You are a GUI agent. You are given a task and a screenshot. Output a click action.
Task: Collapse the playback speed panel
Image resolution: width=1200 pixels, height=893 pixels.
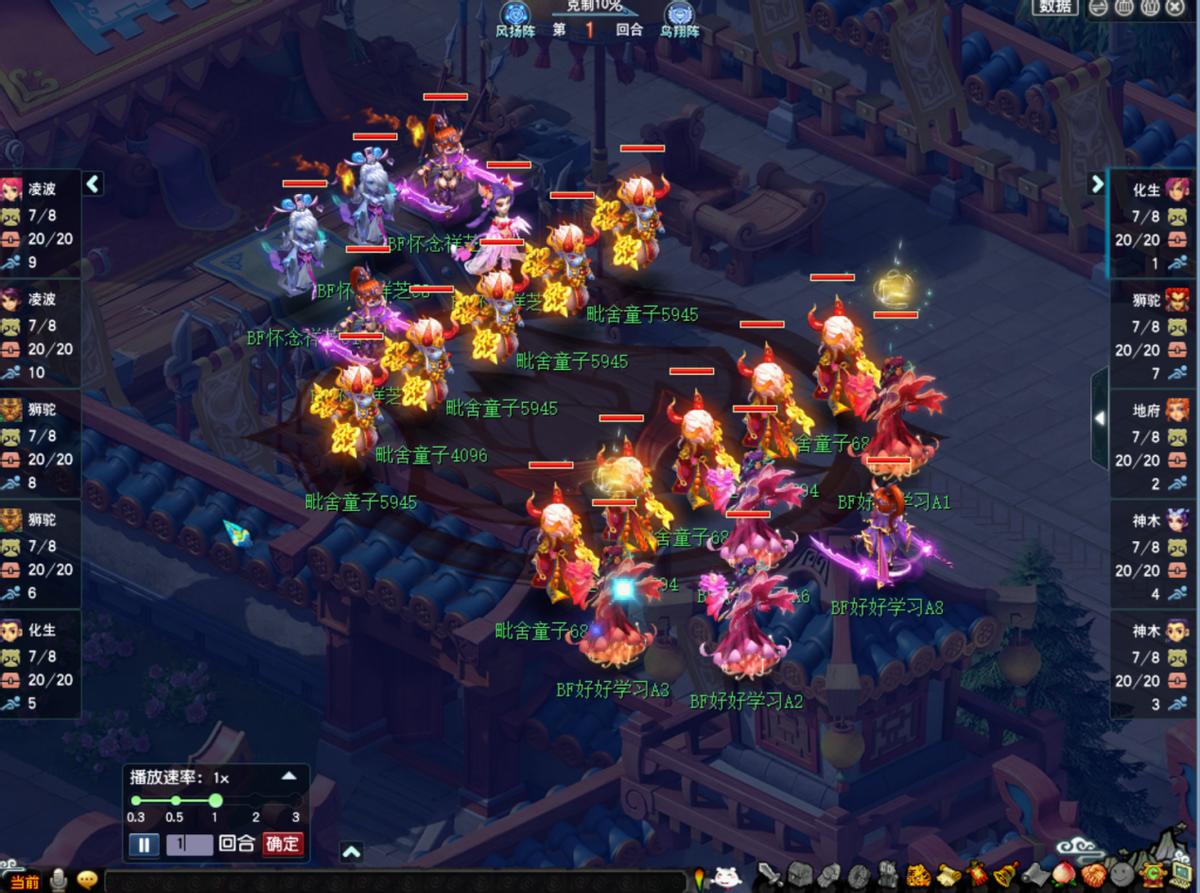click(x=288, y=776)
